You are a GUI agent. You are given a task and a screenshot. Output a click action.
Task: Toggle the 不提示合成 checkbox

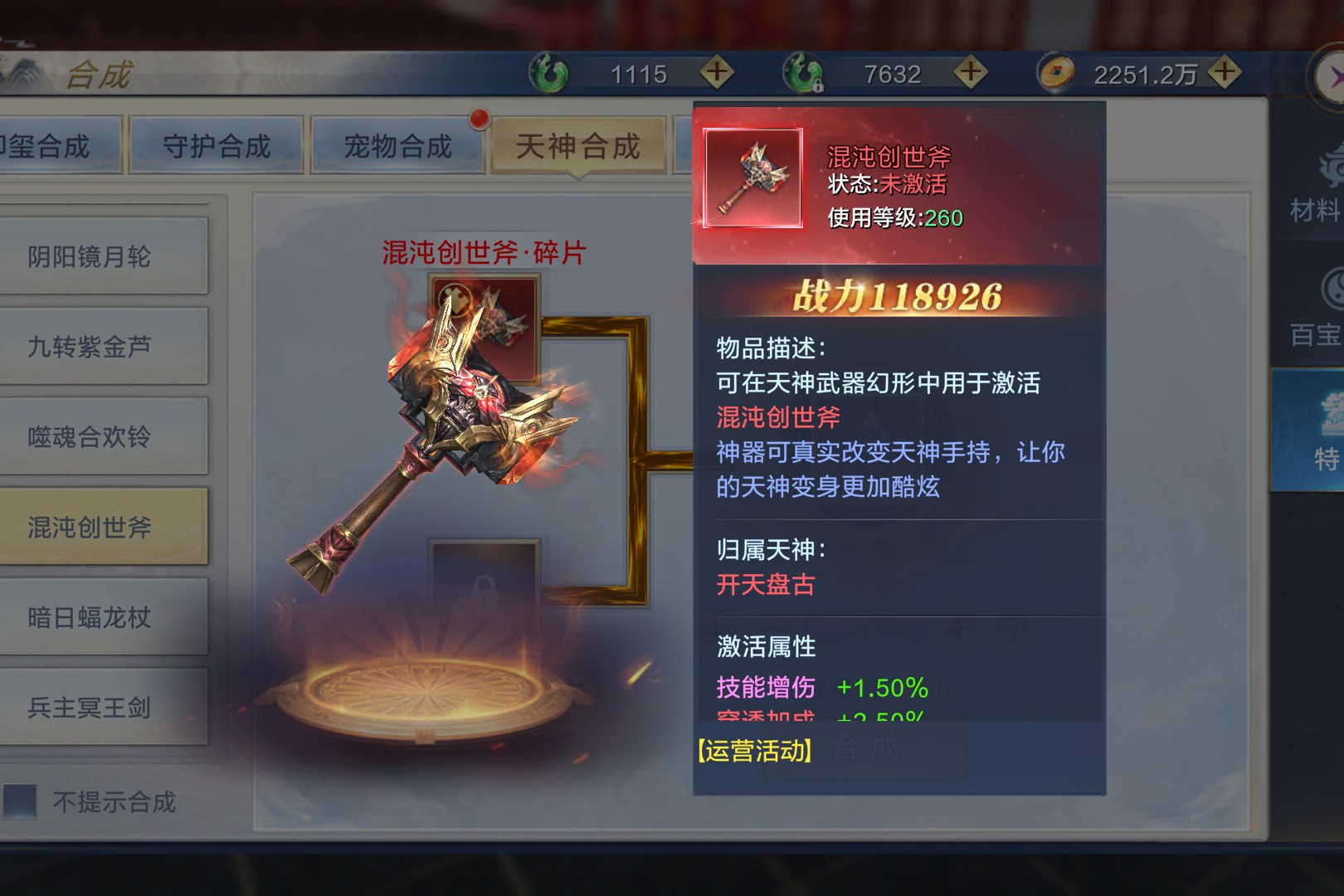pos(20,801)
